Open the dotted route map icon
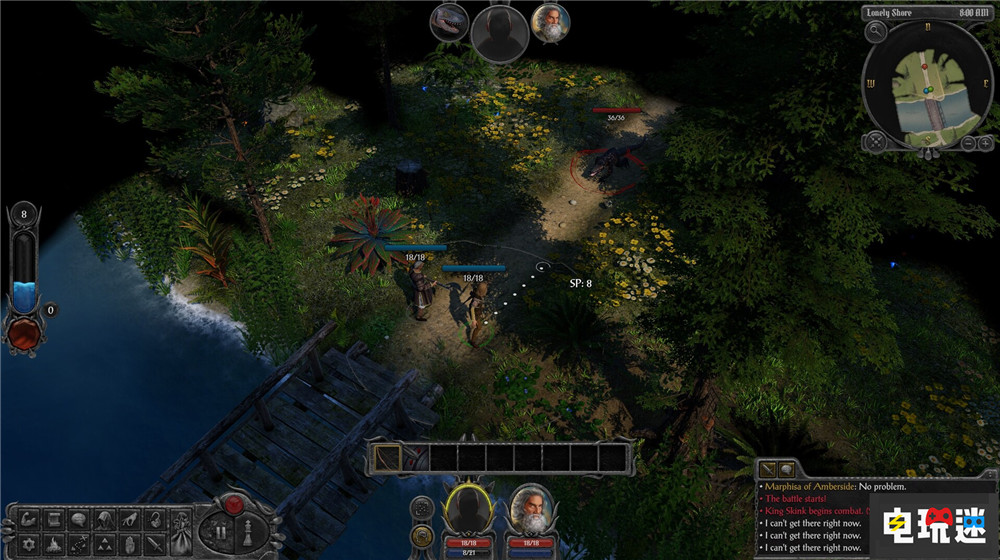 (x=79, y=545)
